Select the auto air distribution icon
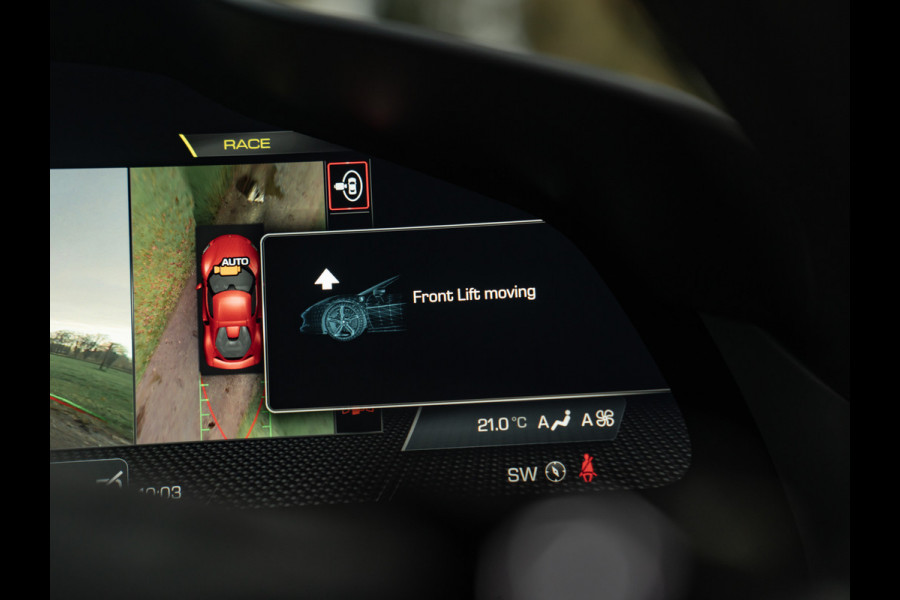Viewport: 900px width, 600px height. coord(555,422)
